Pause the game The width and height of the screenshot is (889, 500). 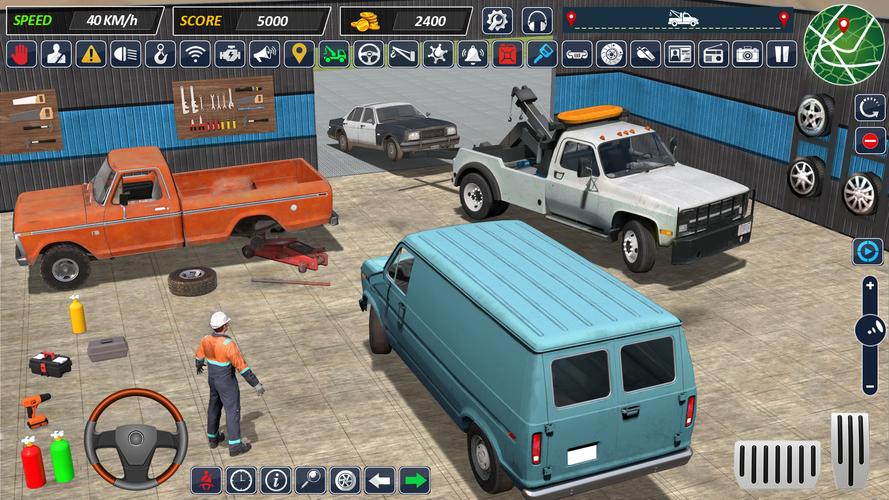point(782,54)
